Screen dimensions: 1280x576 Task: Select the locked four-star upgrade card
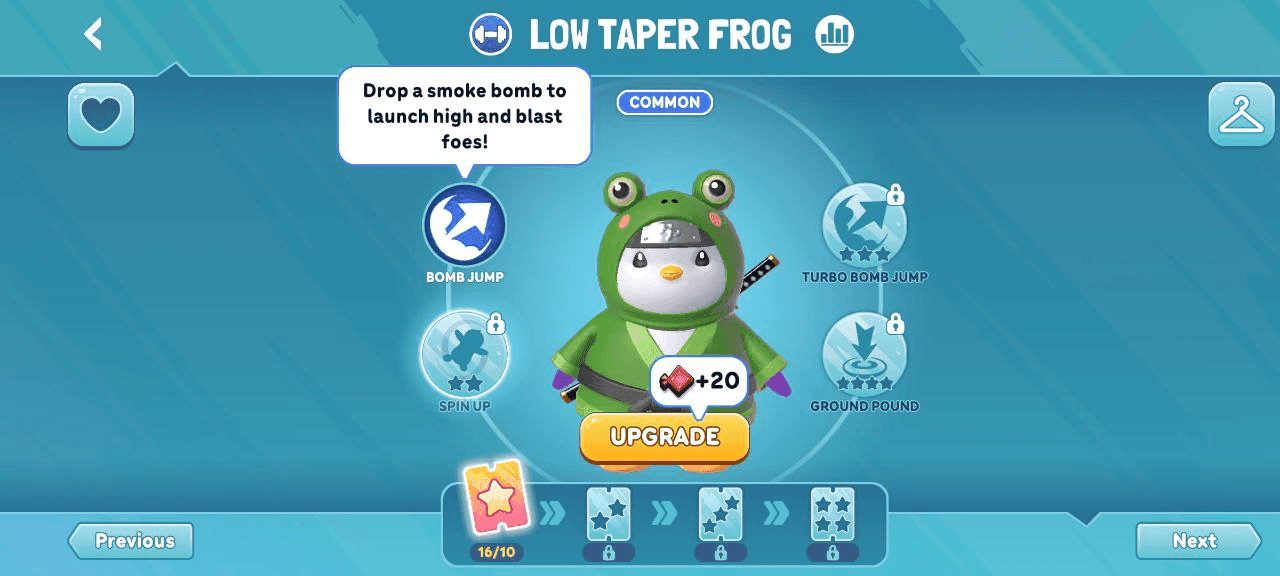click(x=832, y=514)
